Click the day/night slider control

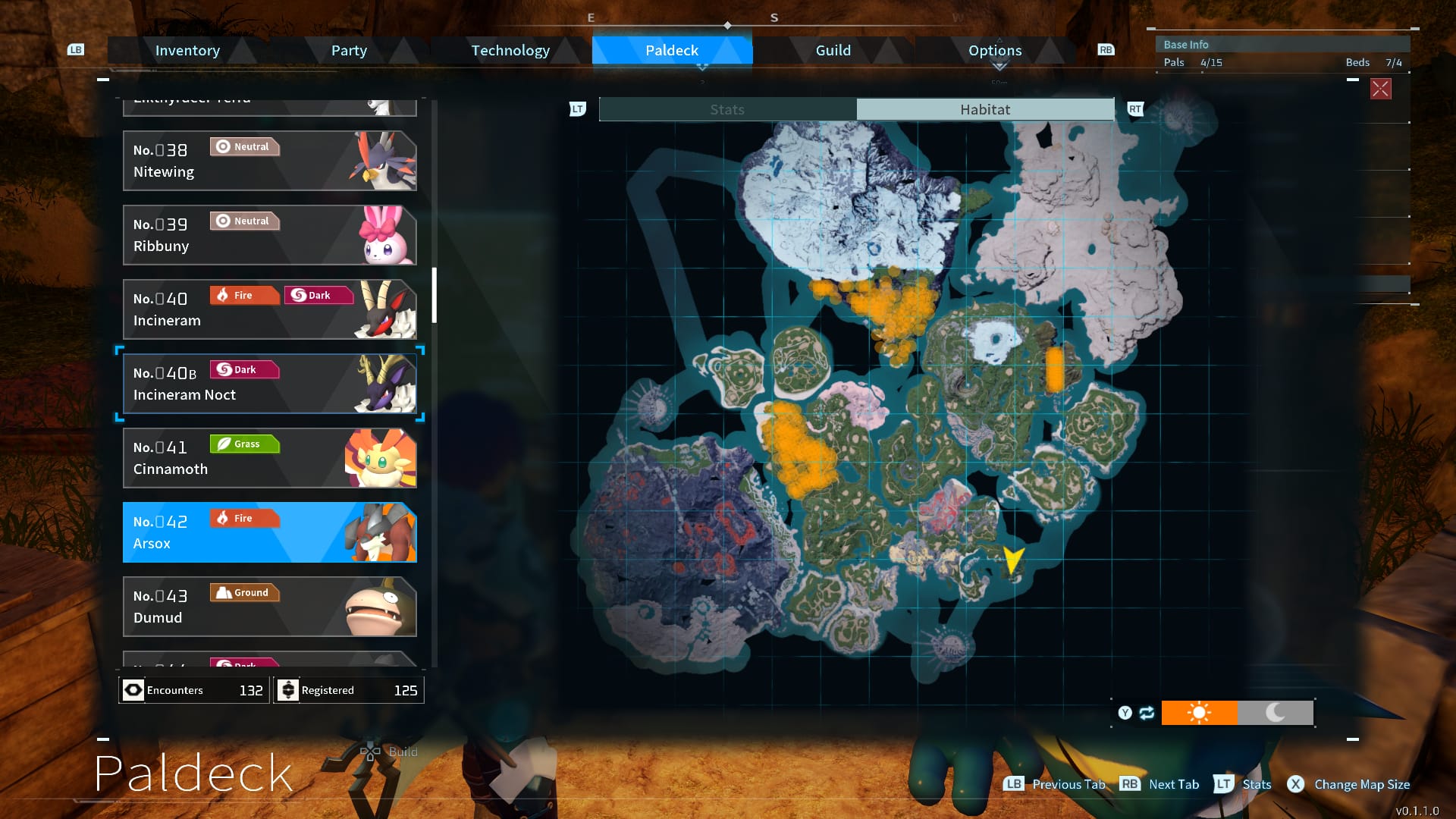[x=1238, y=713]
